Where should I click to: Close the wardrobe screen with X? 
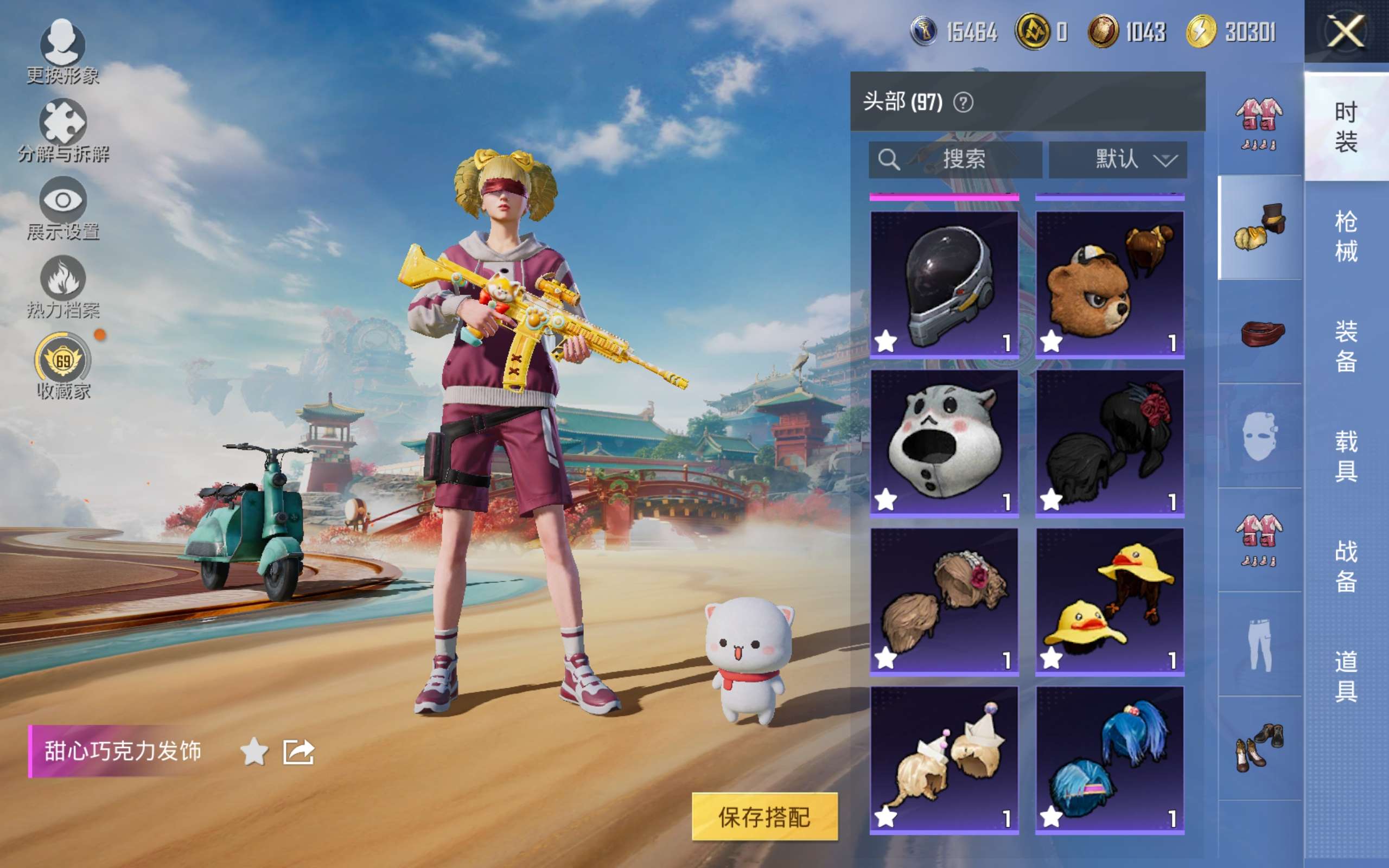coord(1346,31)
